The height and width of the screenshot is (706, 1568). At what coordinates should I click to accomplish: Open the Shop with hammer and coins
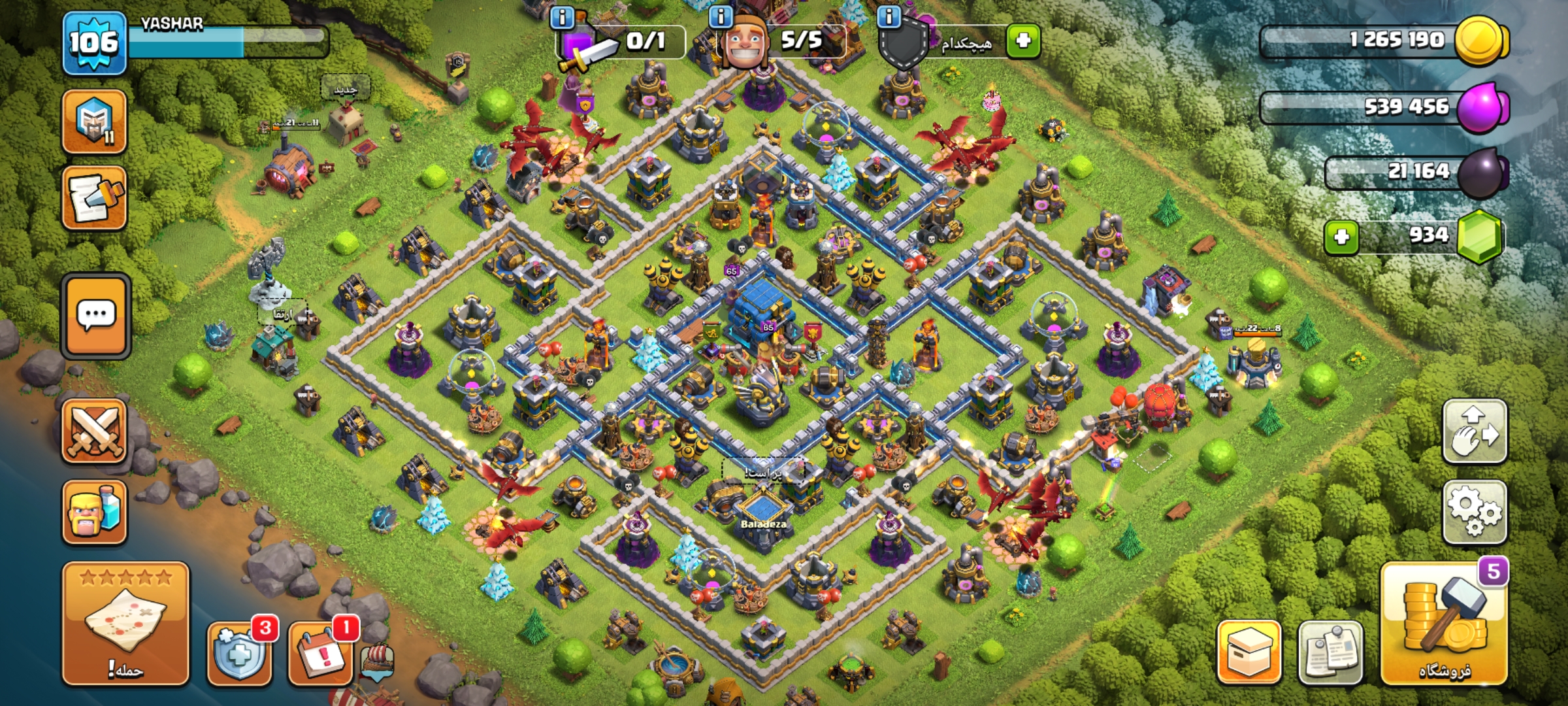[1444, 624]
